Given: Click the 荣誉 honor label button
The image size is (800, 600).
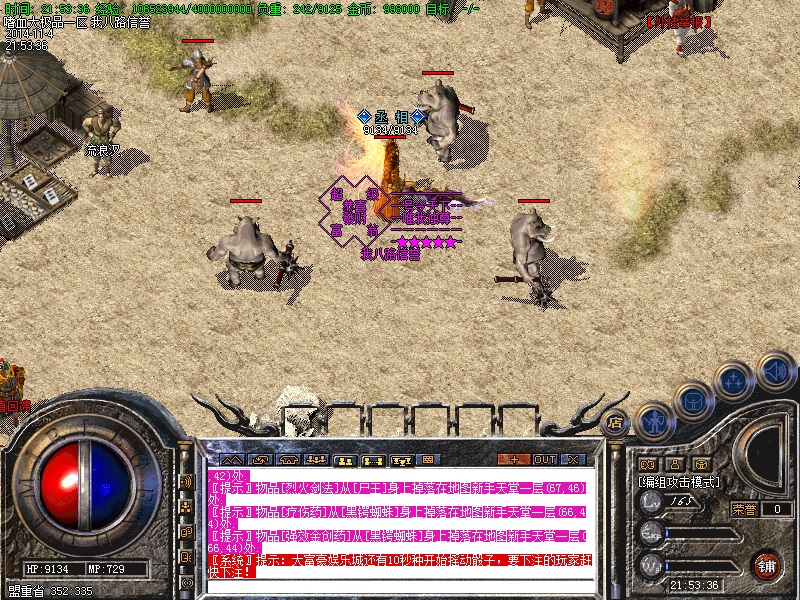Looking at the screenshot, I should click(x=743, y=509).
